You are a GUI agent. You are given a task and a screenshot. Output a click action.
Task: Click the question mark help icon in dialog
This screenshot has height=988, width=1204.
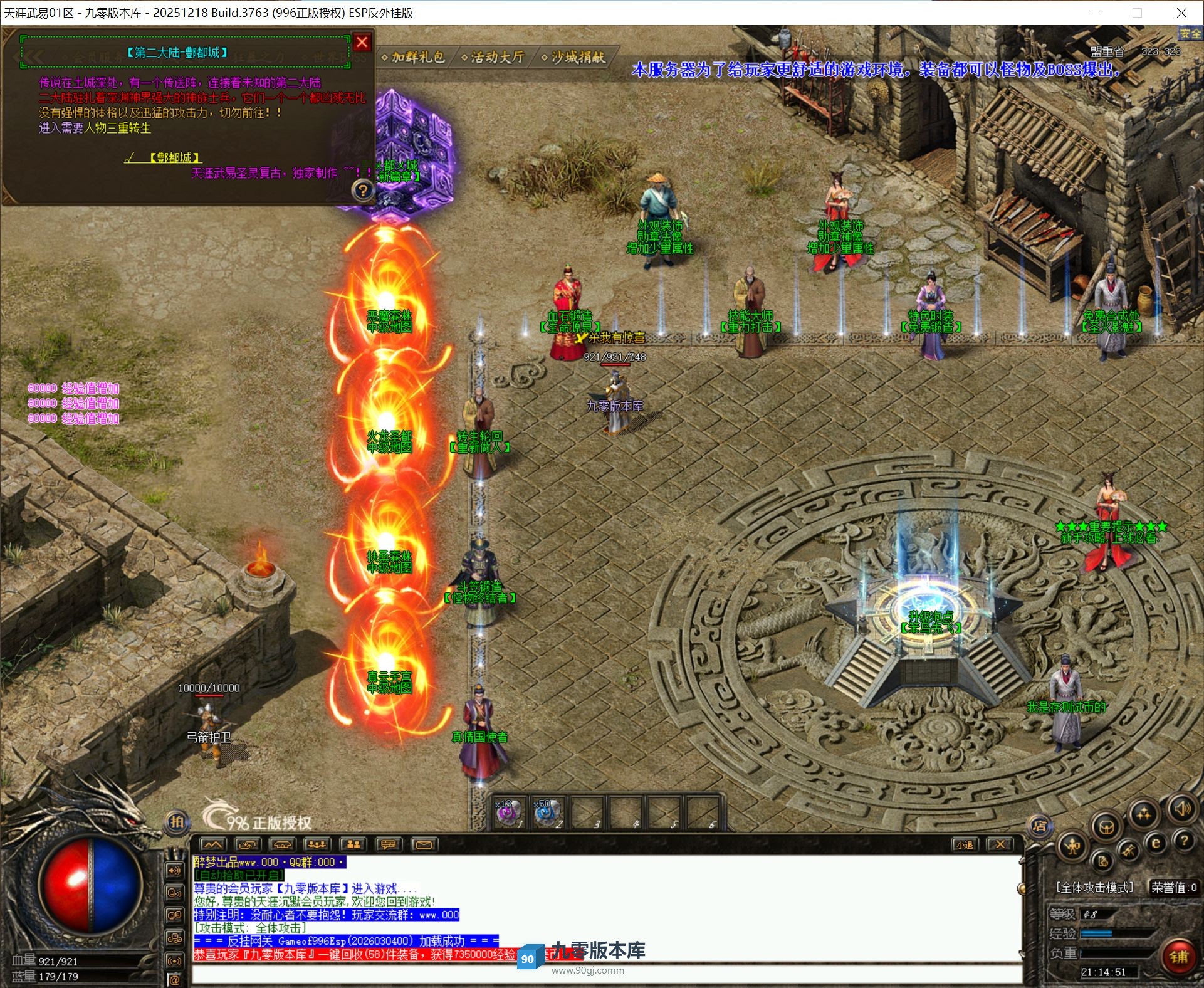(x=363, y=190)
